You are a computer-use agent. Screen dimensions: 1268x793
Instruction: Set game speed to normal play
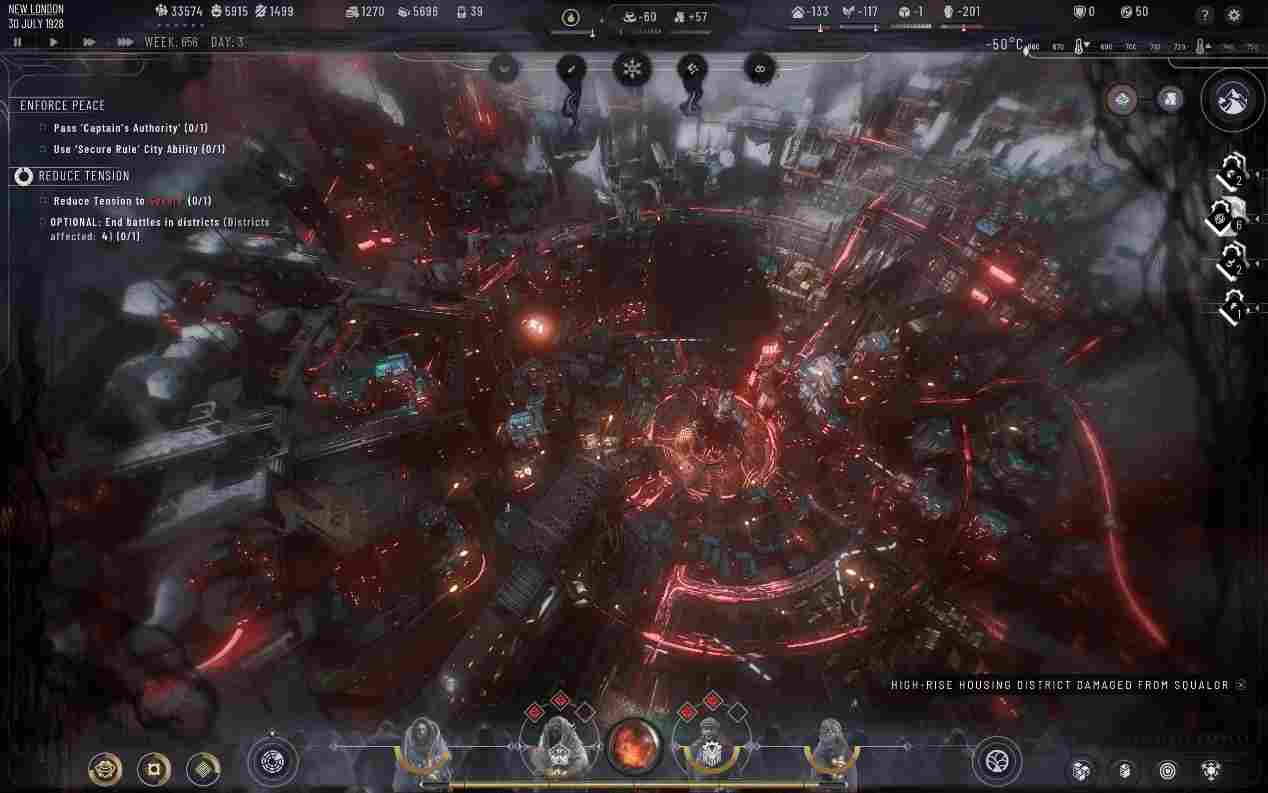click(x=53, y=42)
